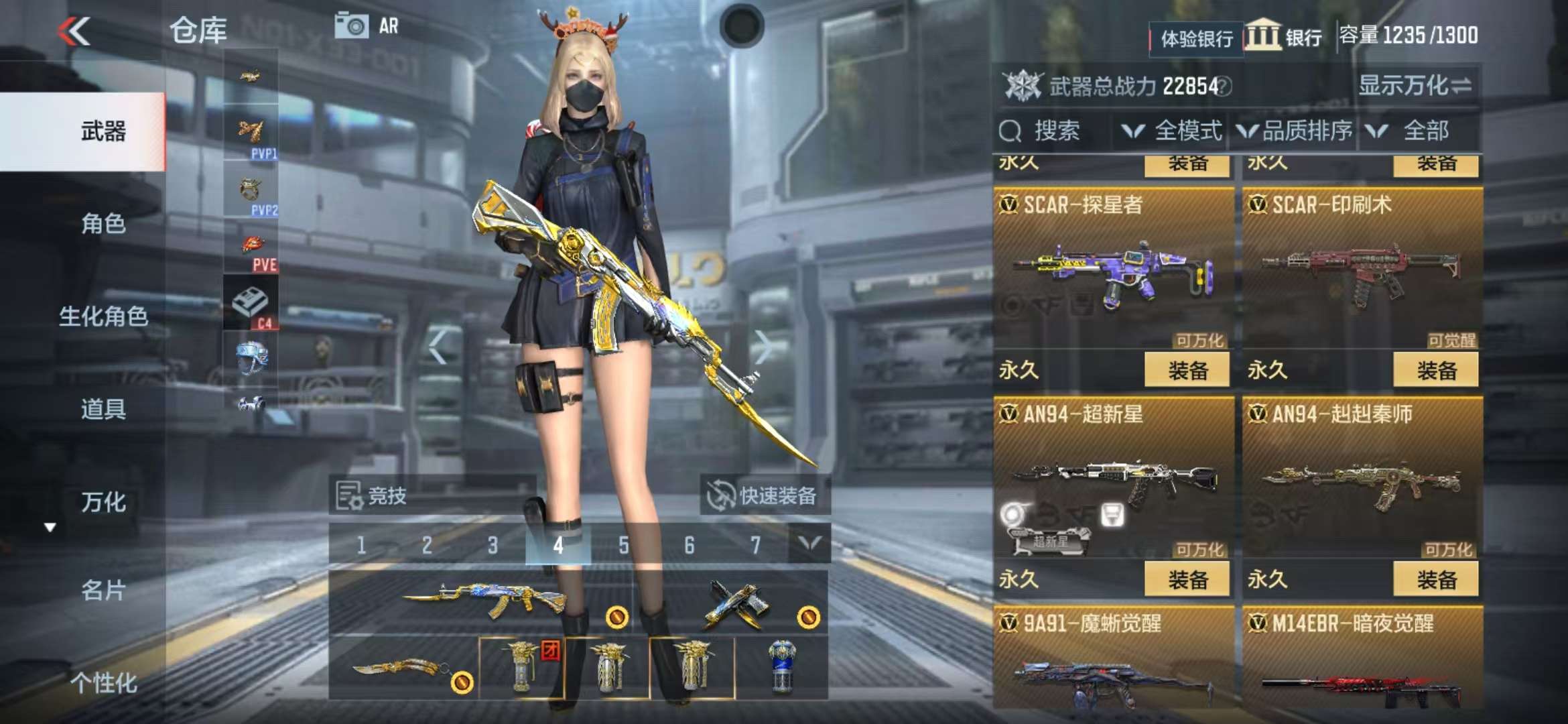Equip the SCAR-探星者 rifle

(1187, 370)
